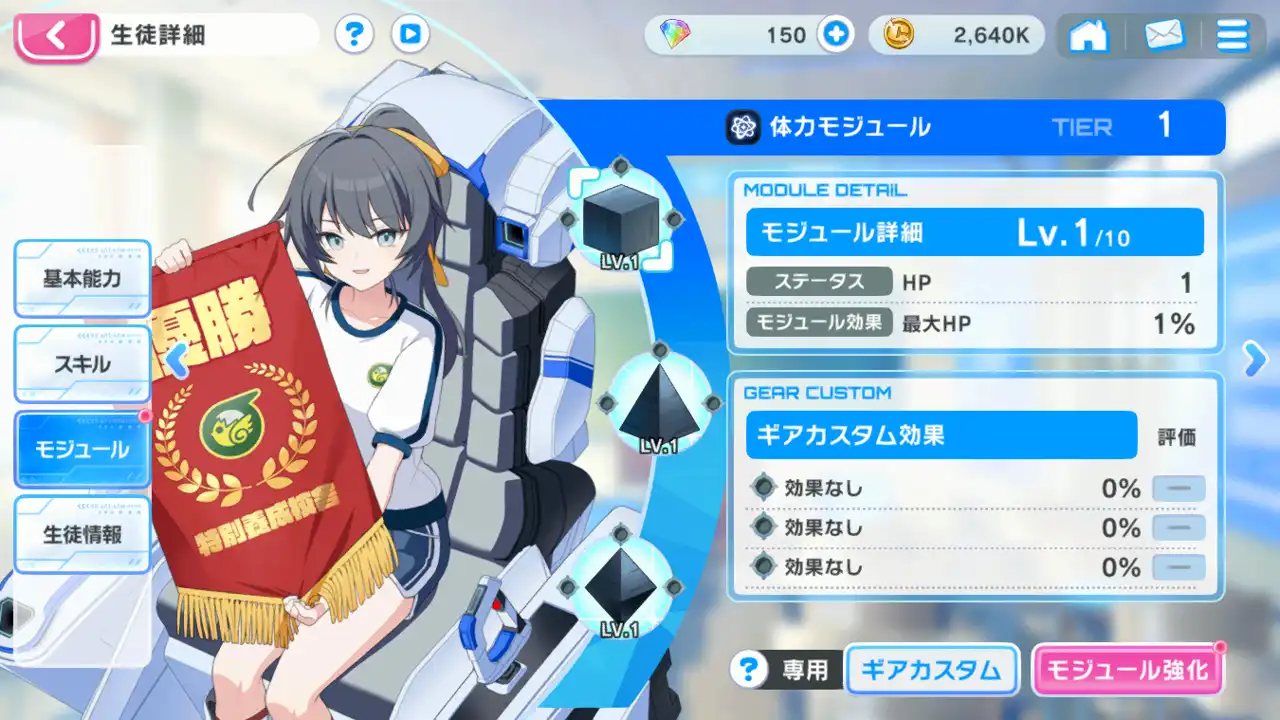1280x720 pixels.
Task: Select the モジュール tab
Action: [82, 450]
